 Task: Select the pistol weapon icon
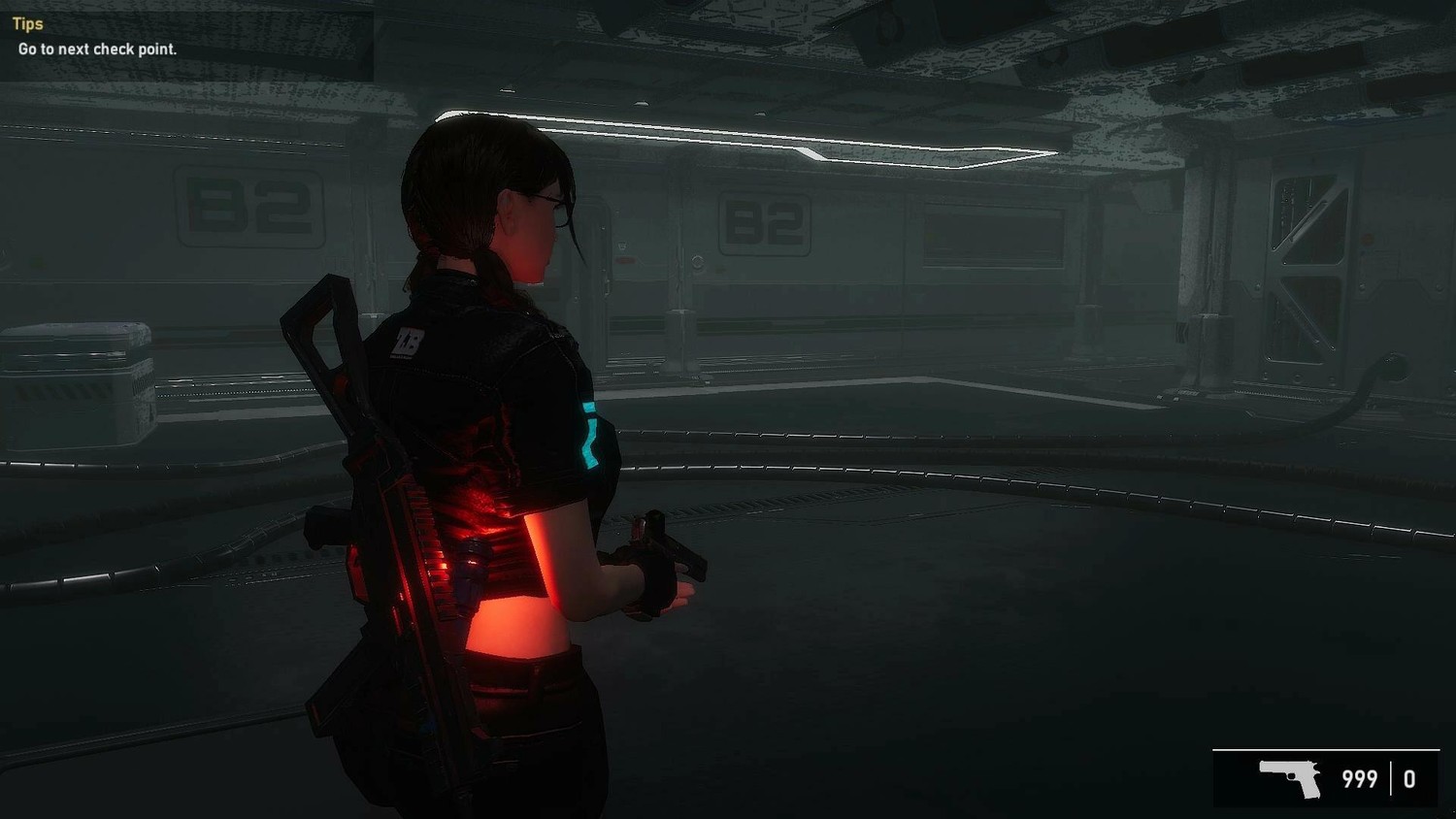[1290, 778]
